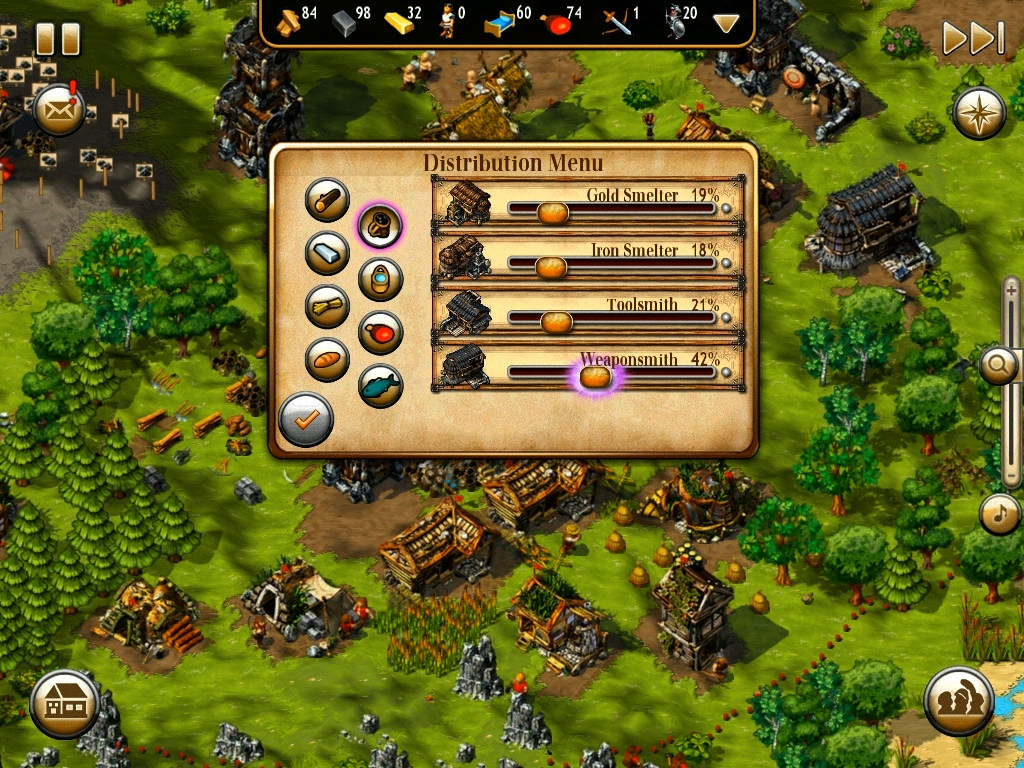The width and height of the screenshot is (1024, 768).
Task: Open the building construction menu
Action: pyautogui.click(x=64, y=704)
